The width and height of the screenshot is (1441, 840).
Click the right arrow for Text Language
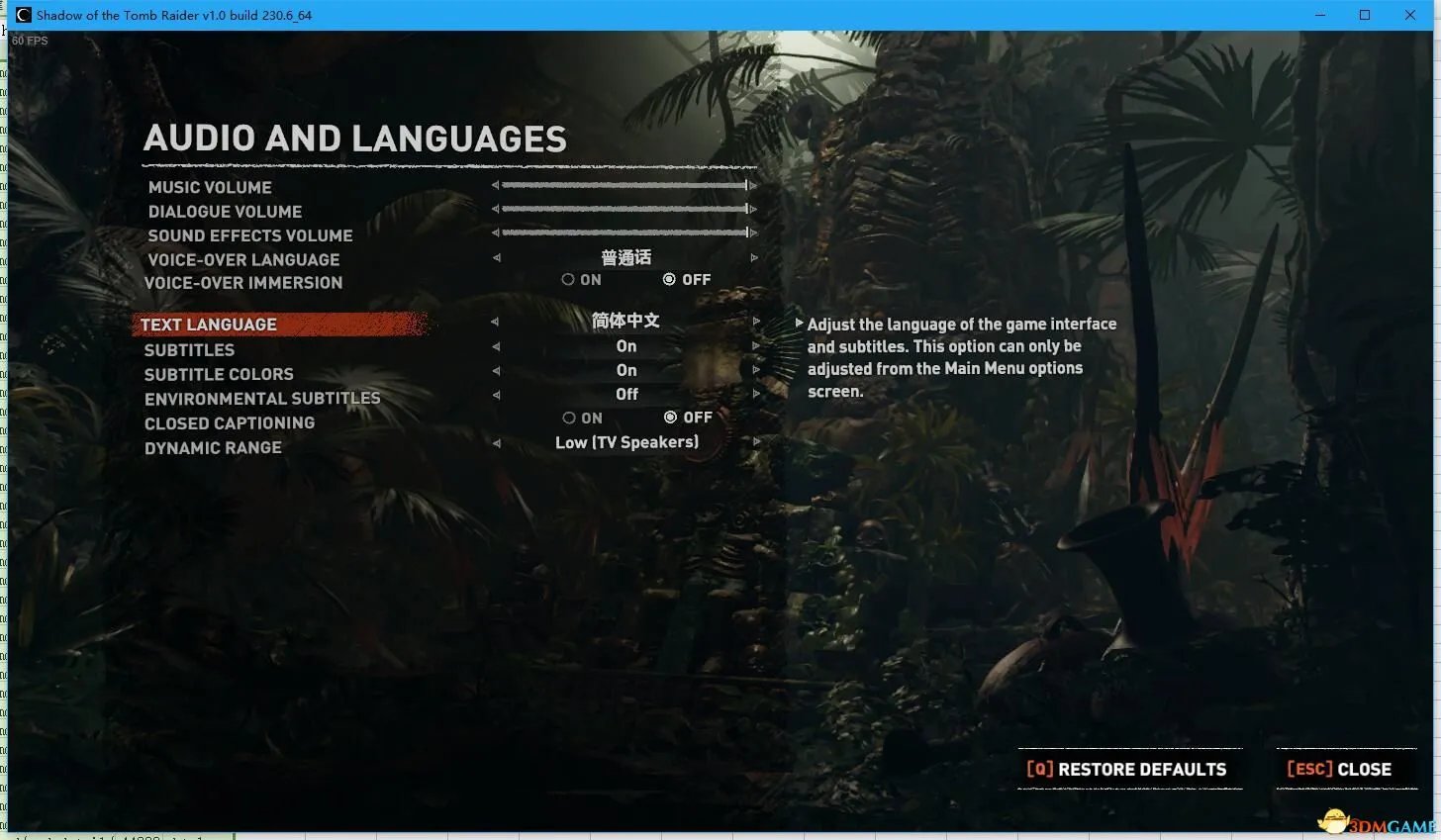click(756, 322)
